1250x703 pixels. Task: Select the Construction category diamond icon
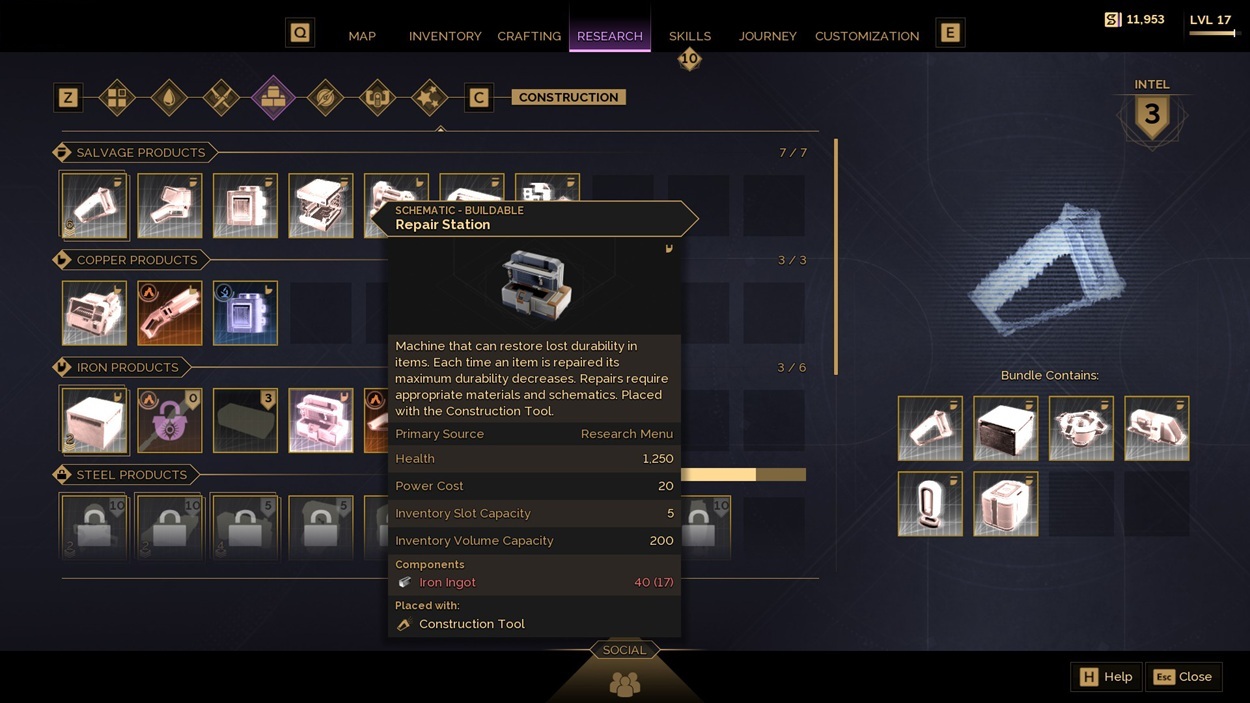(x=273, y=98)
